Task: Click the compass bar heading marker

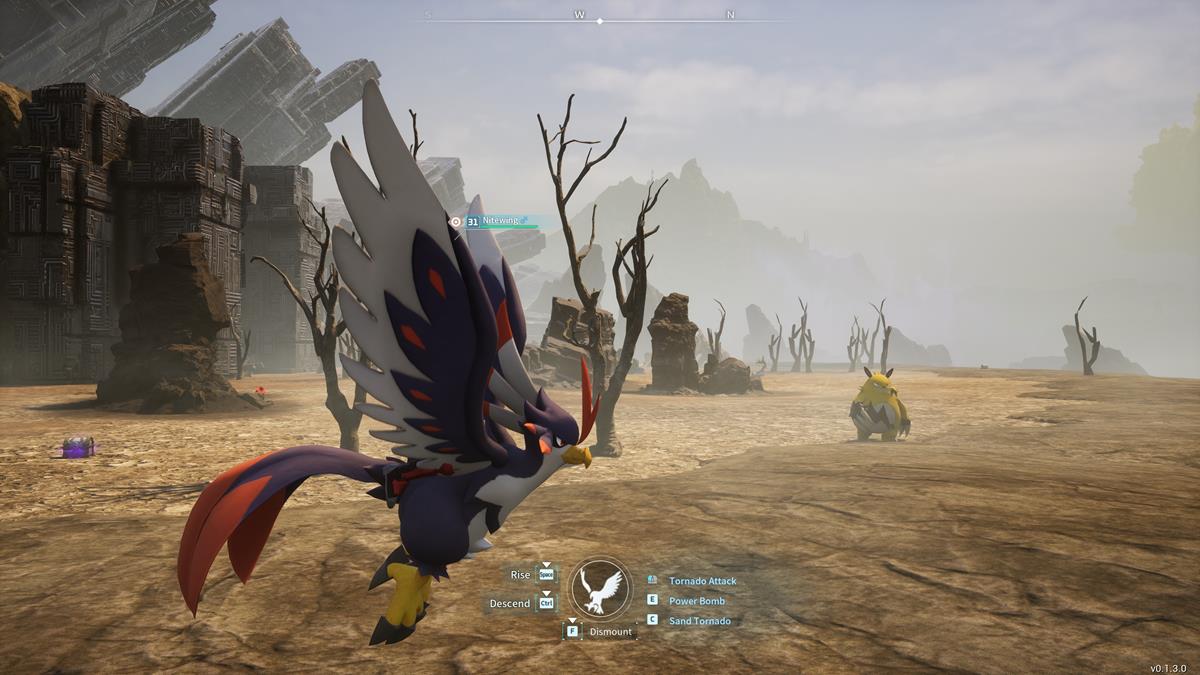Action: [600, 21]
